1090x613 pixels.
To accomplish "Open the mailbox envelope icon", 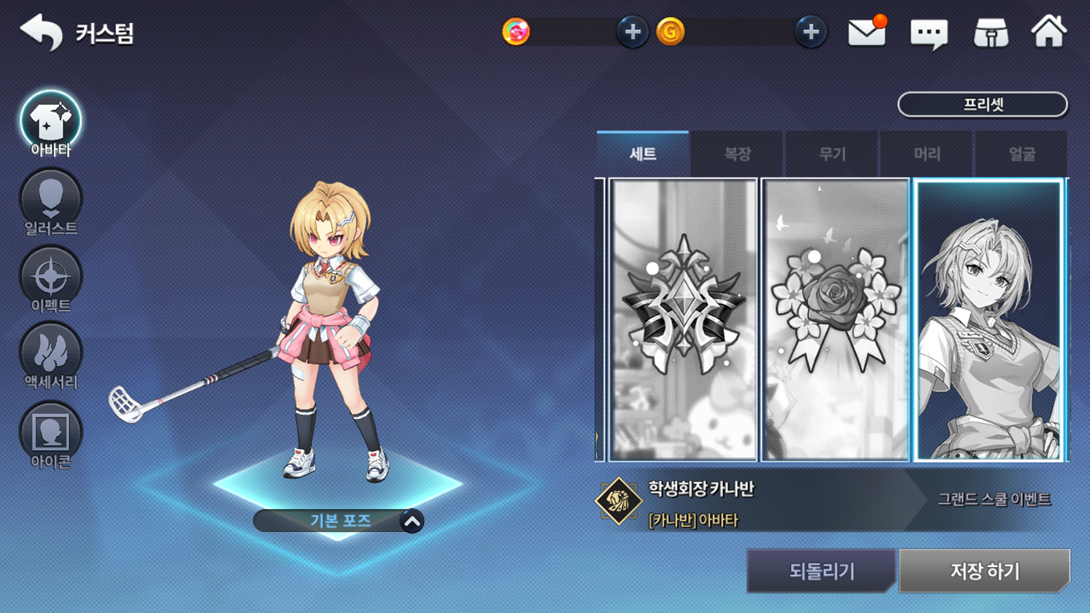I will point(866,33).
